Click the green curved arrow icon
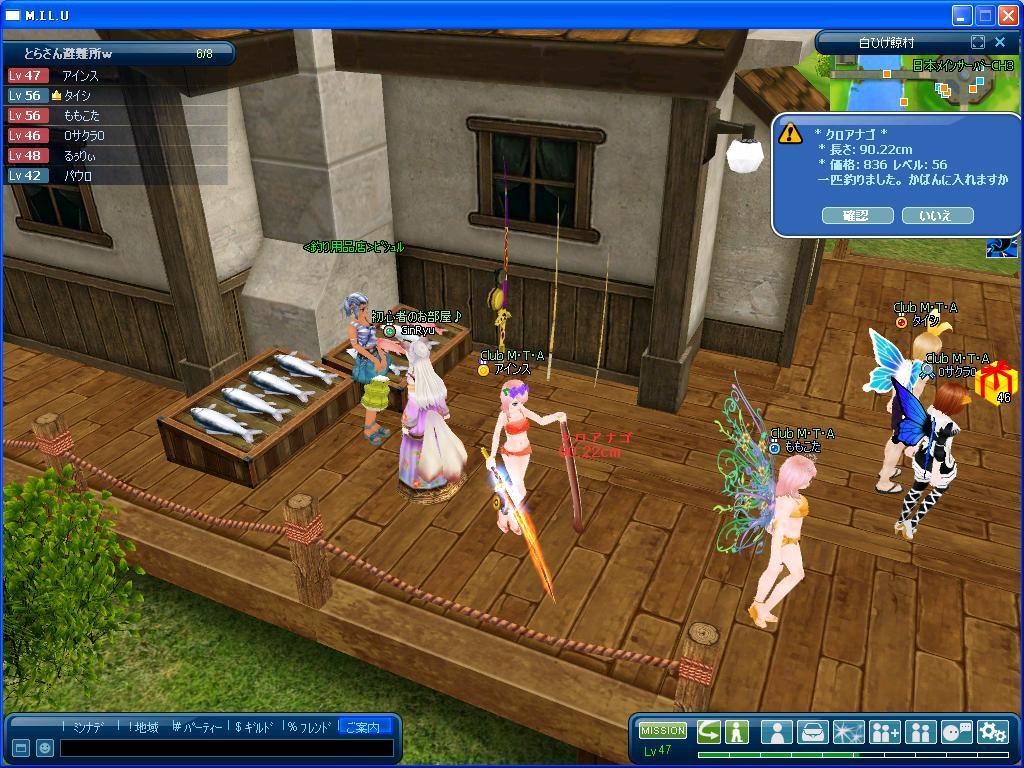Screen dimensions: 1024x768 click(709, 731)
